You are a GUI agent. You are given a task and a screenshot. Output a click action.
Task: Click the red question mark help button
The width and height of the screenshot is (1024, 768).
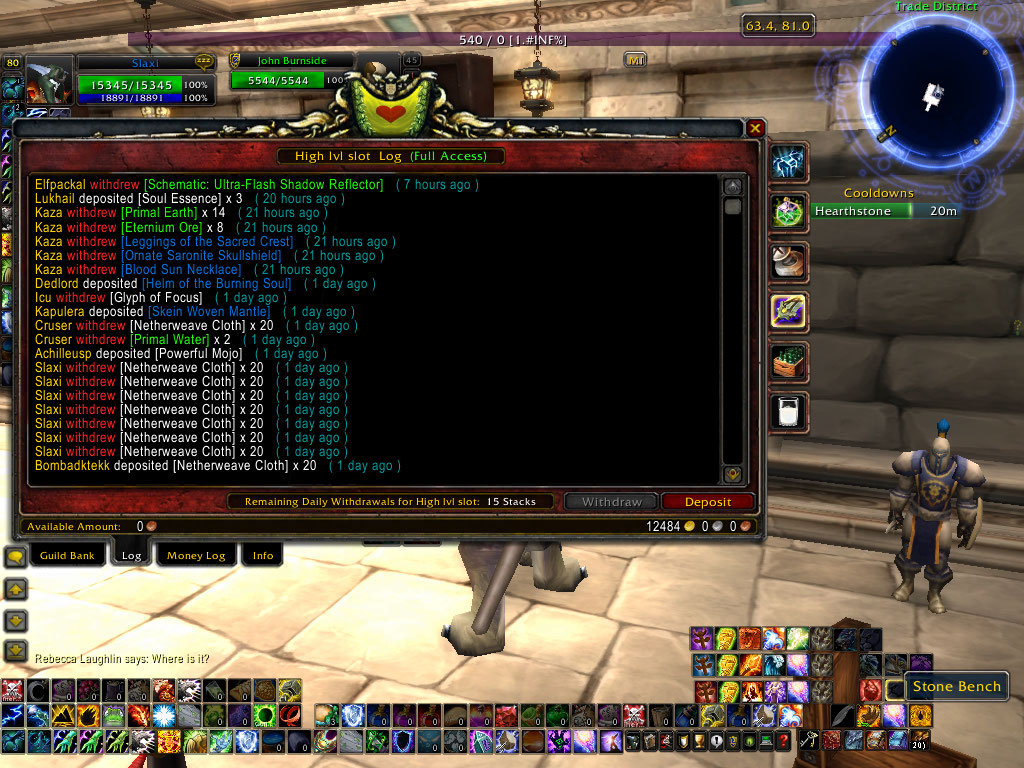pyautogui.click(x=782, y=740)
